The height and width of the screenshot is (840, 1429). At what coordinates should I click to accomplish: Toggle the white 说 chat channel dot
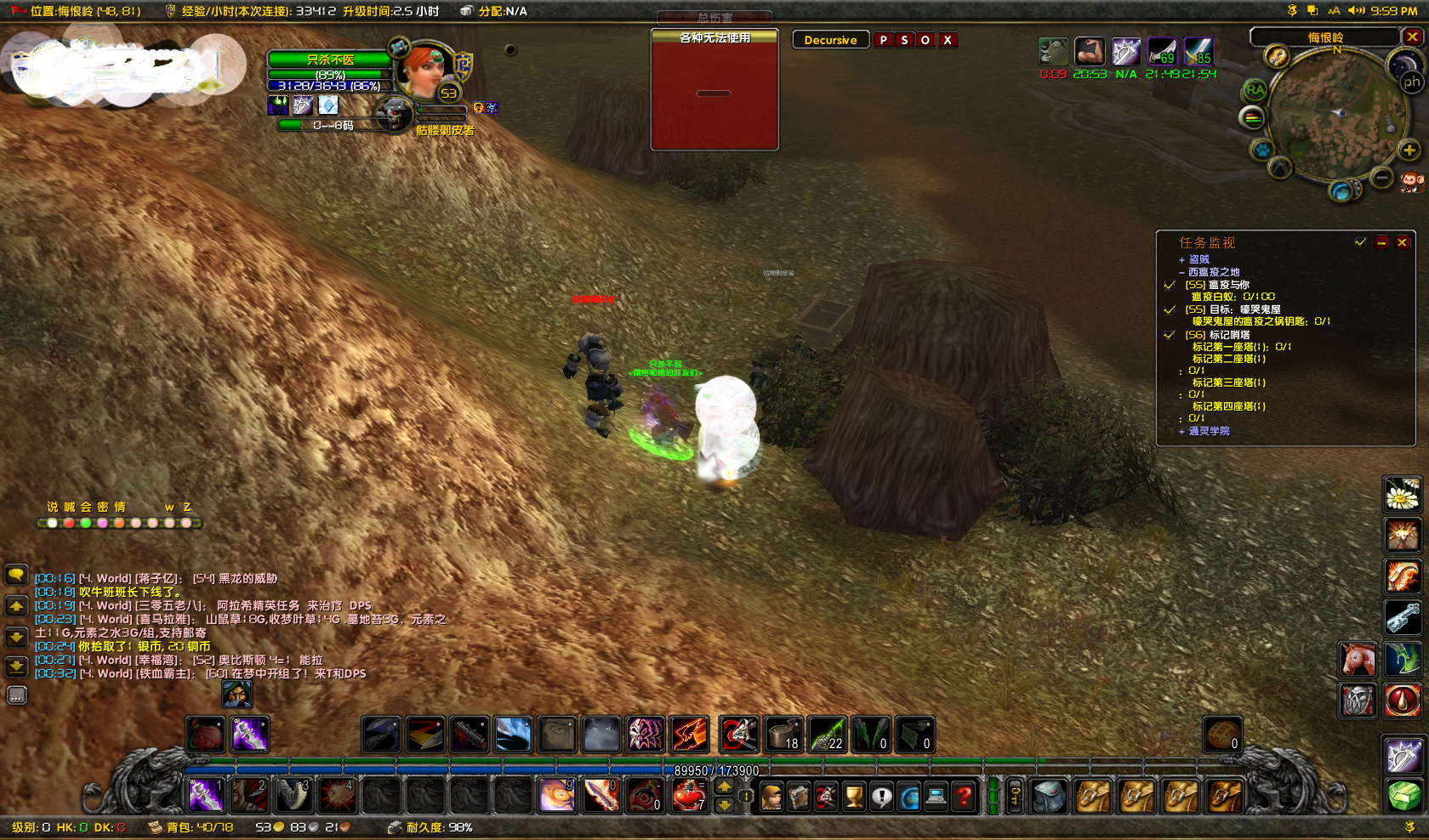click(x=54, y=524)
